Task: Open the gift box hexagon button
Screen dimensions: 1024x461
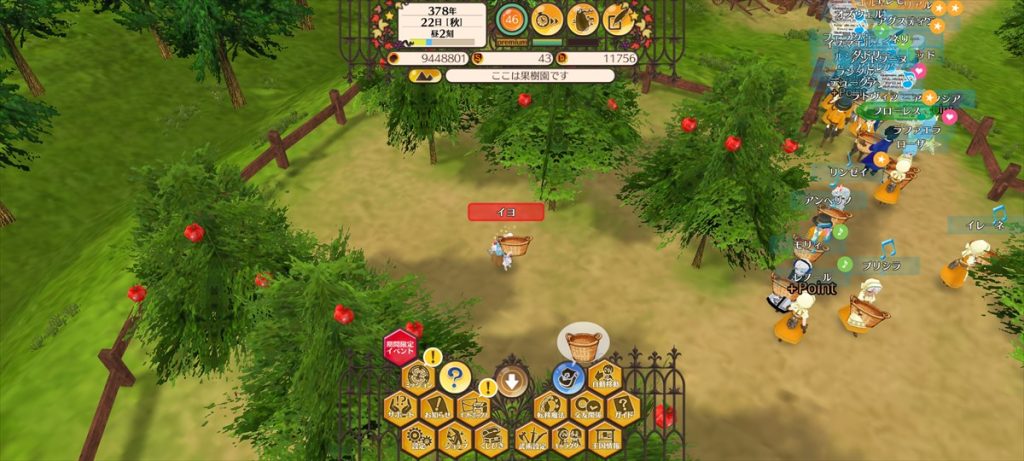Action: pos(474,407)
